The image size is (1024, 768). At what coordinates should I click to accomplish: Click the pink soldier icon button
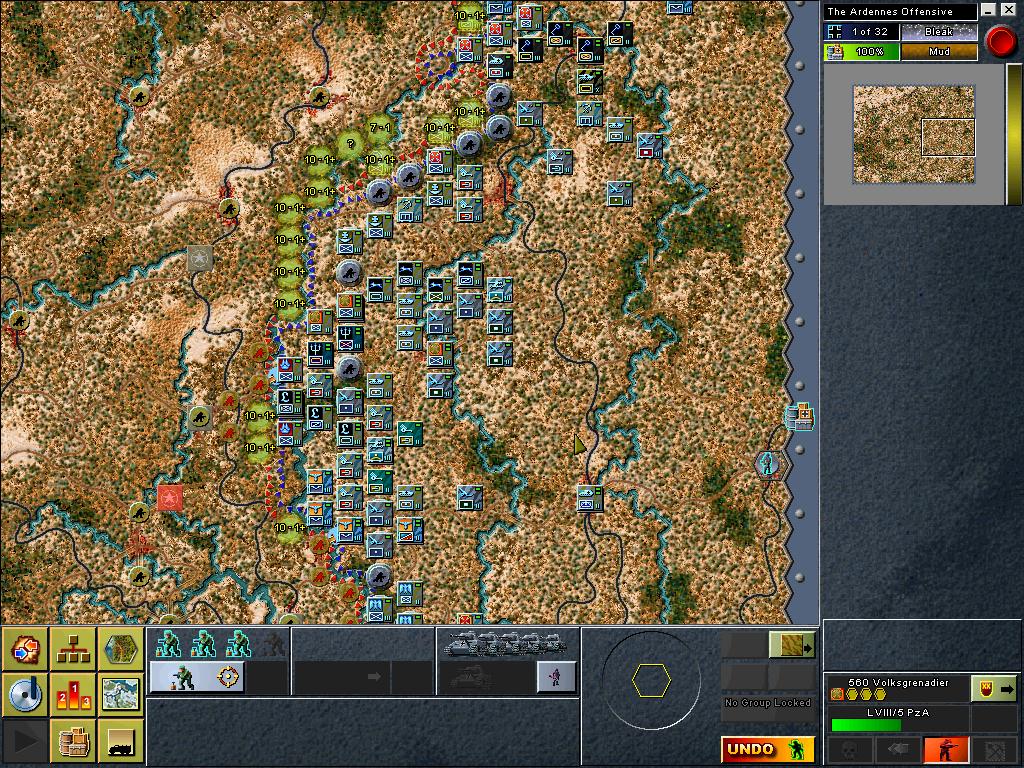(x=556, y=677)
